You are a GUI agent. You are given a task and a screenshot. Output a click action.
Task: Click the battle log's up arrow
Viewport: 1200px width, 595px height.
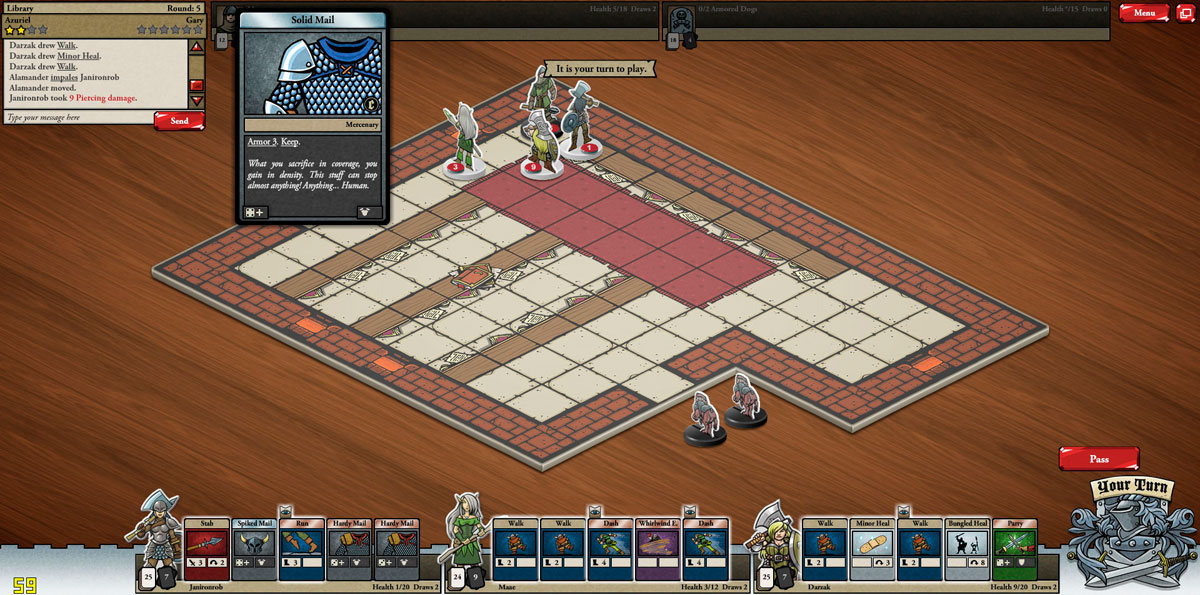click(x=197, y=46)
